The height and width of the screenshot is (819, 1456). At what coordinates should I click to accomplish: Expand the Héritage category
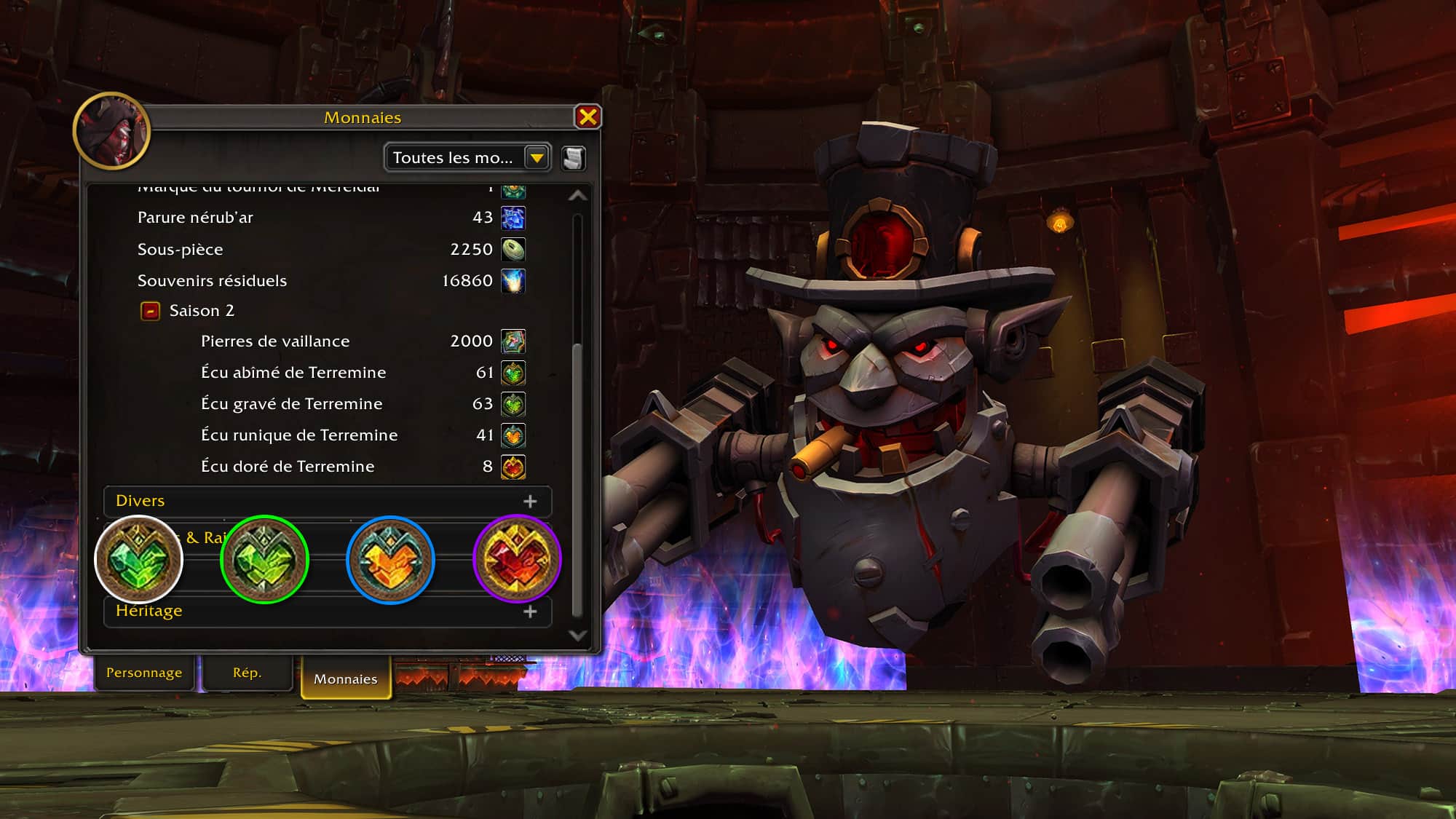tap(530, 612)
